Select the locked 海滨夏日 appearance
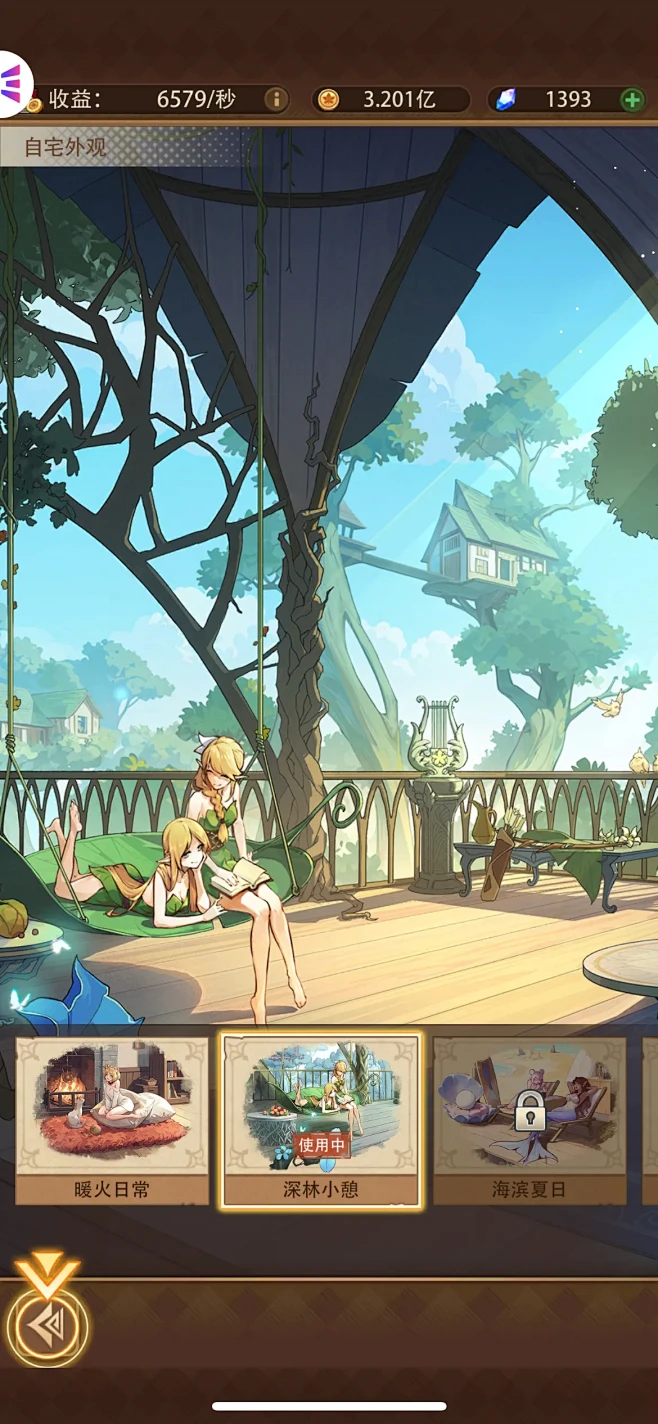658x1424 pixels. (x=529, y=1119)
